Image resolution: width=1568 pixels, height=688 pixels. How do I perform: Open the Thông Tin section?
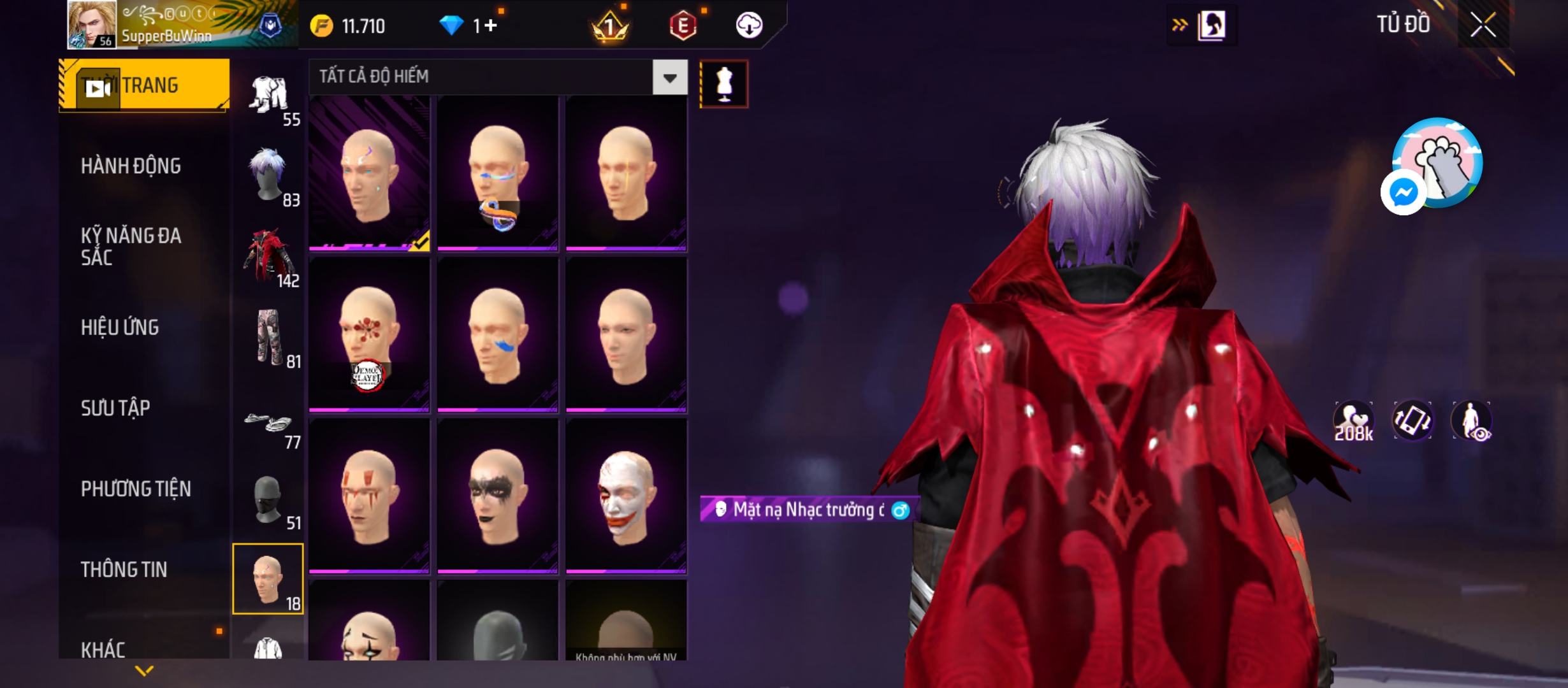pyautogui.click(x=124, y=570)
